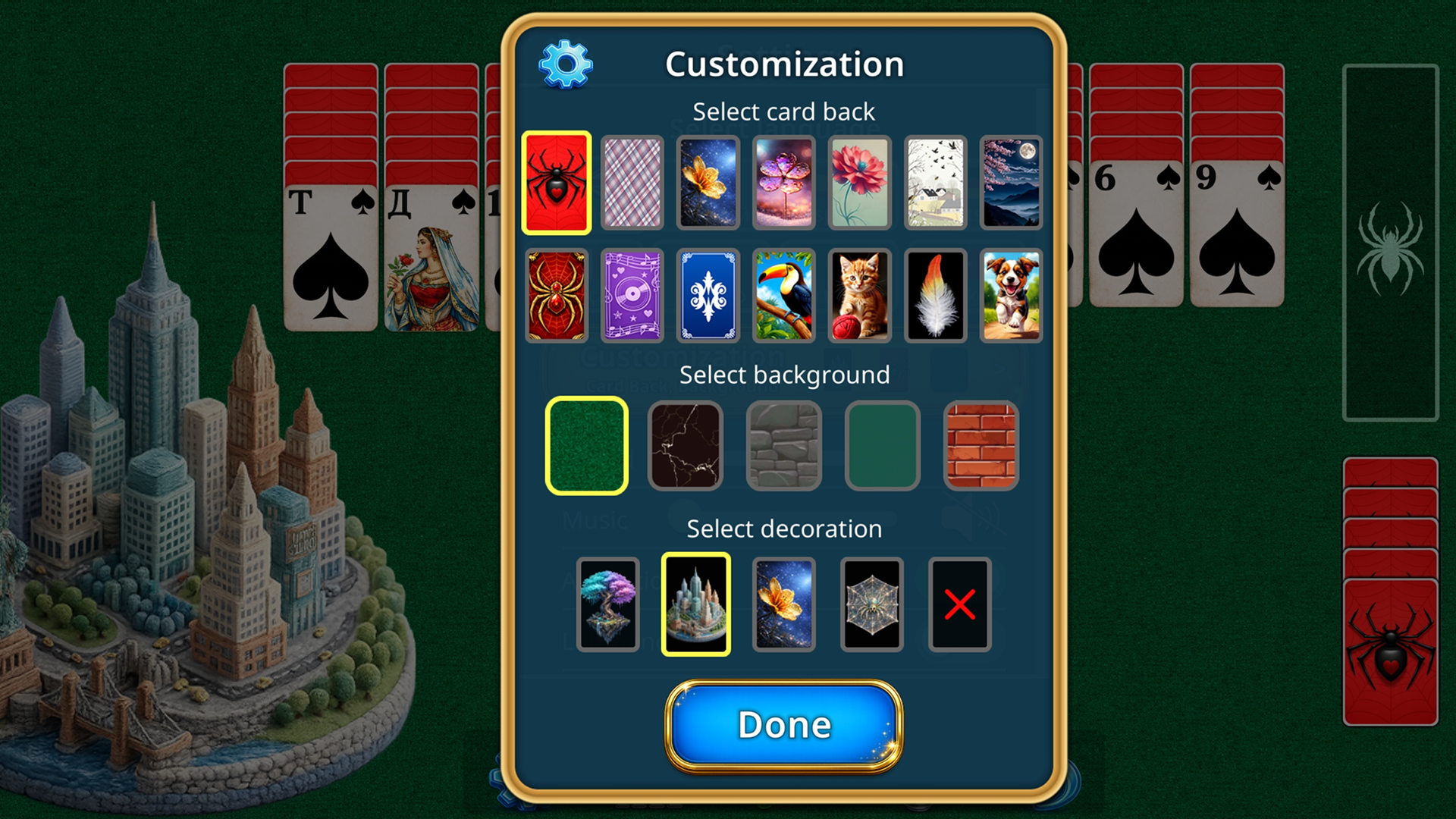Remove decoration with the red X option
1456x819 pixels.
point(959,603)
